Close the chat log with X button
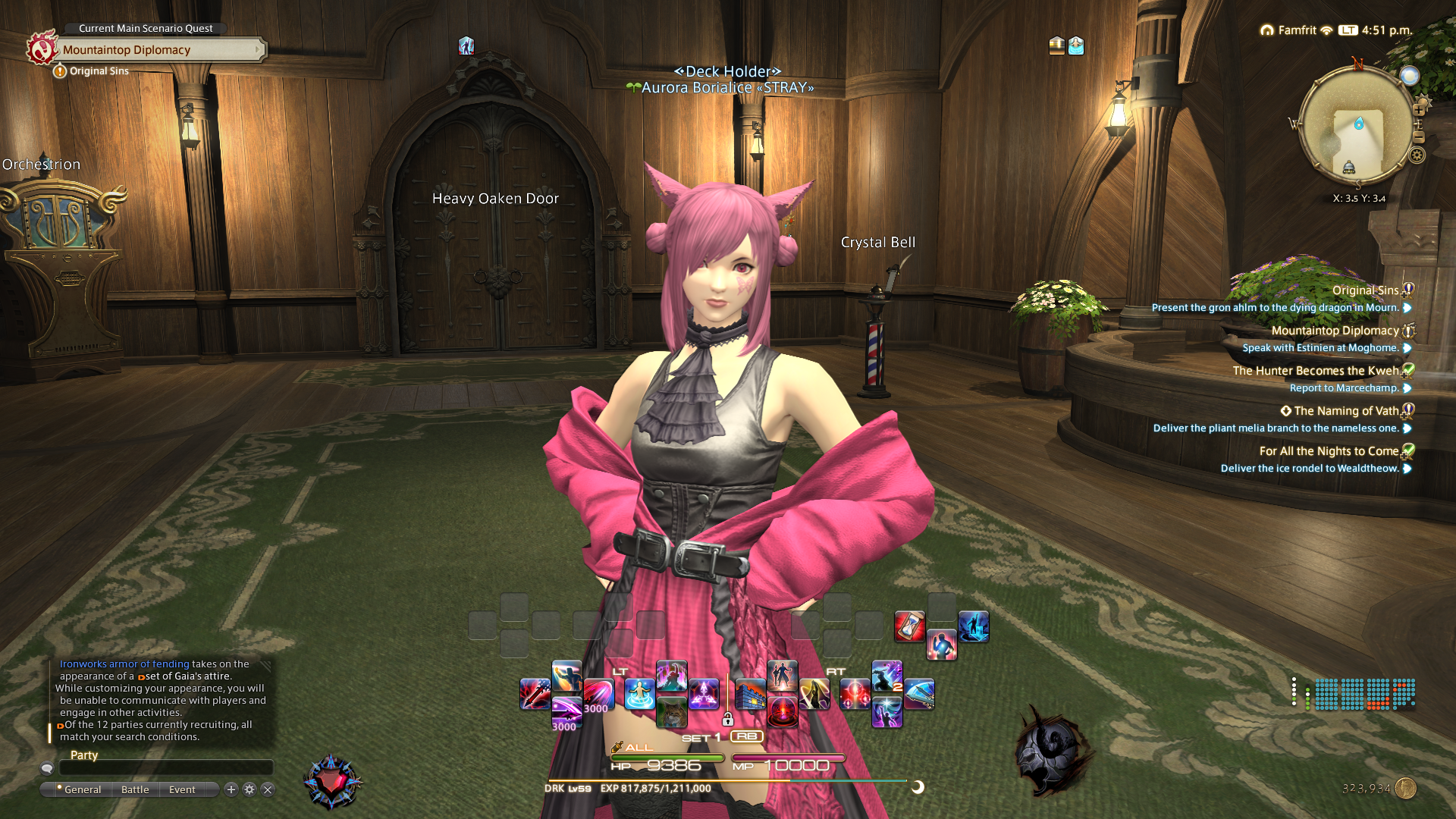Screen dimensions: 1456x819 click(x=268, y=789)
